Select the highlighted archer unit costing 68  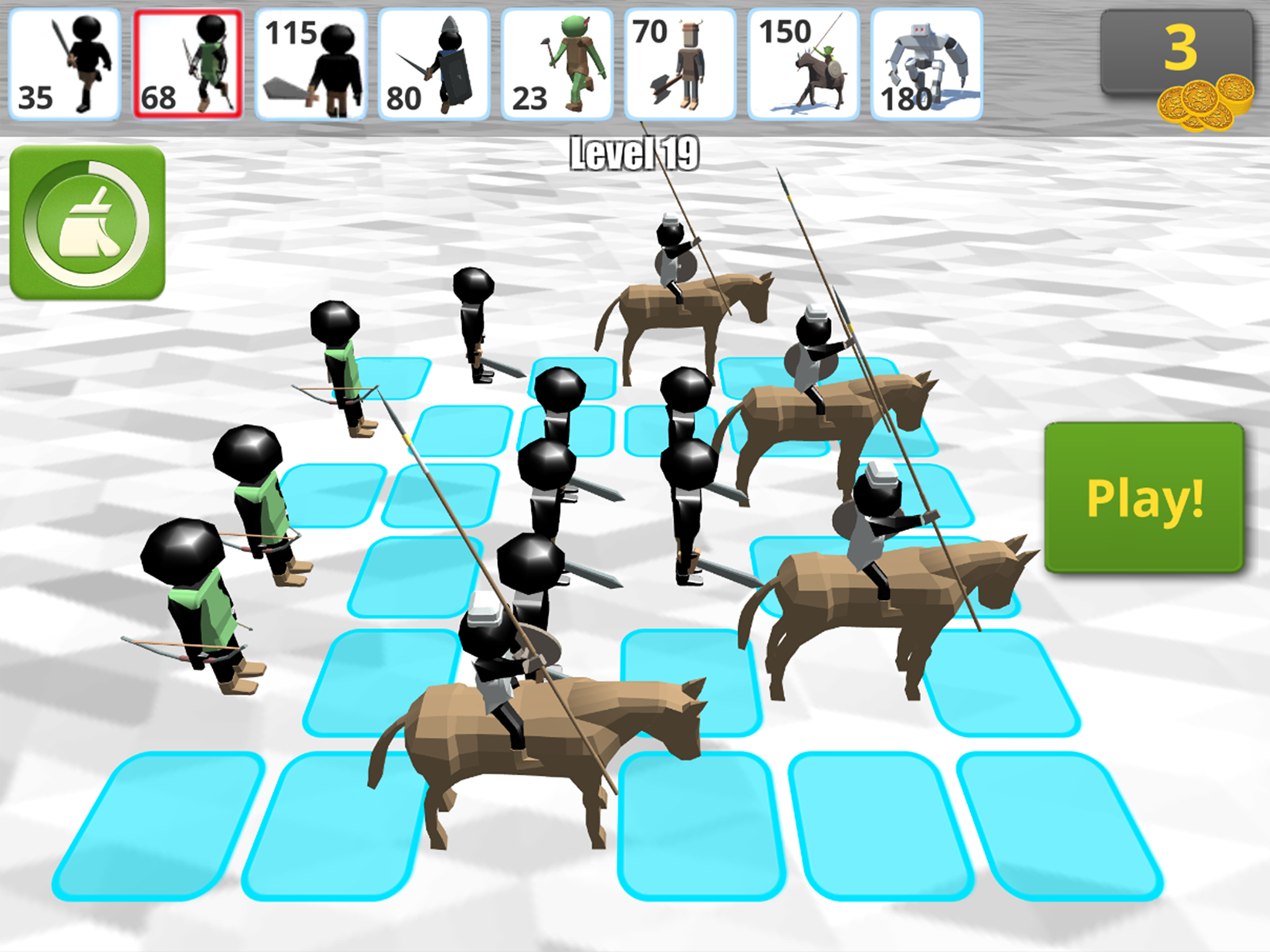(x=189, y=62)
